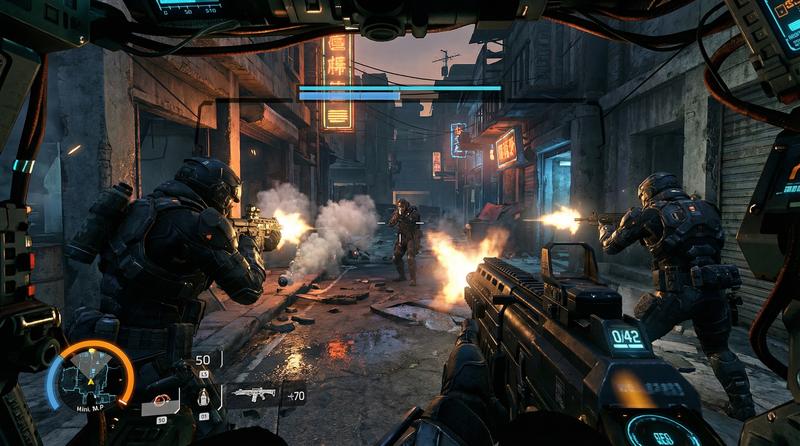The width and height of the screenshot is (800, 446).
Task: Click the circular minimap
Action: point(90,378)
